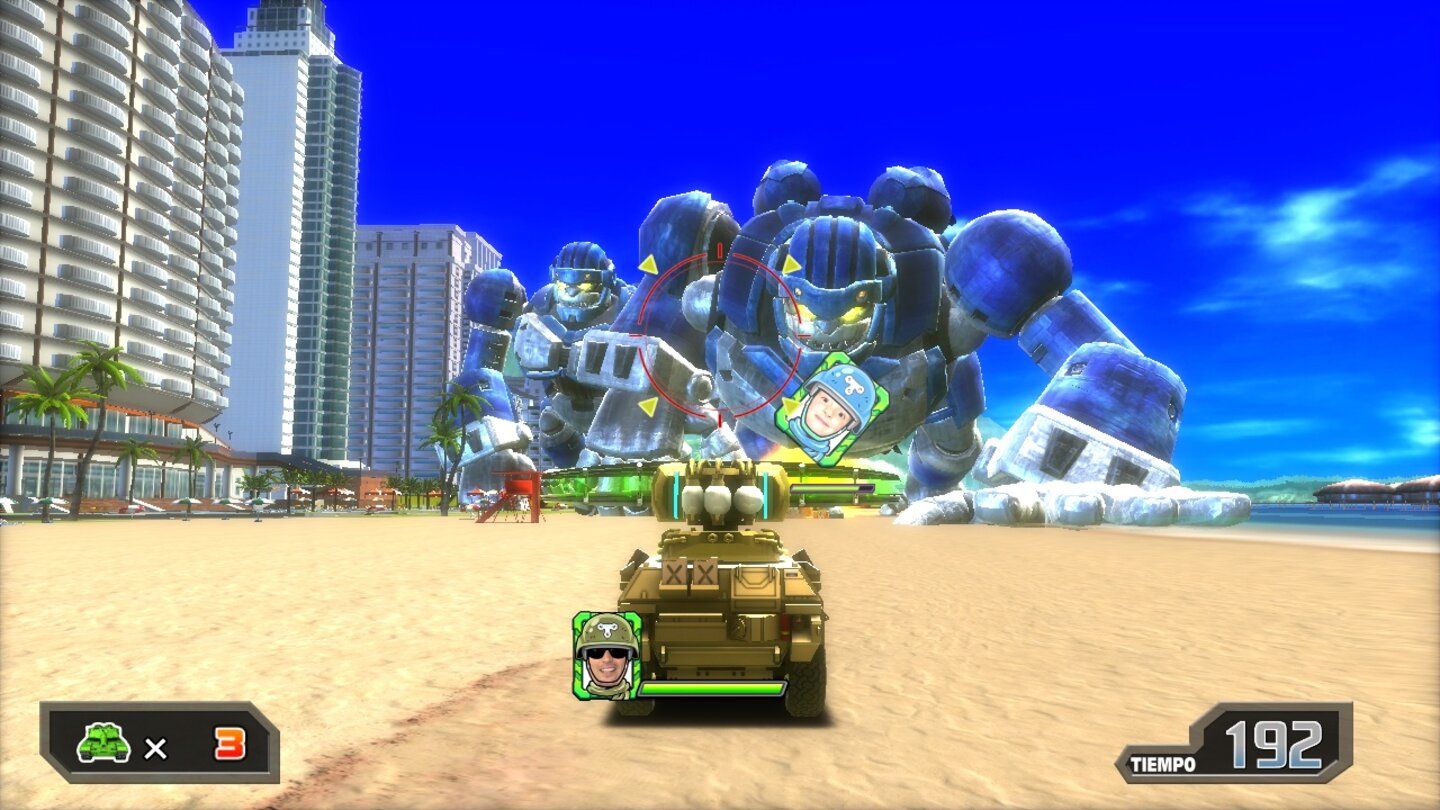The height and width of the screenshot is (810, 1440).
Task: Click the yellow arrow above the robot's shoulder
Action: 790,262
